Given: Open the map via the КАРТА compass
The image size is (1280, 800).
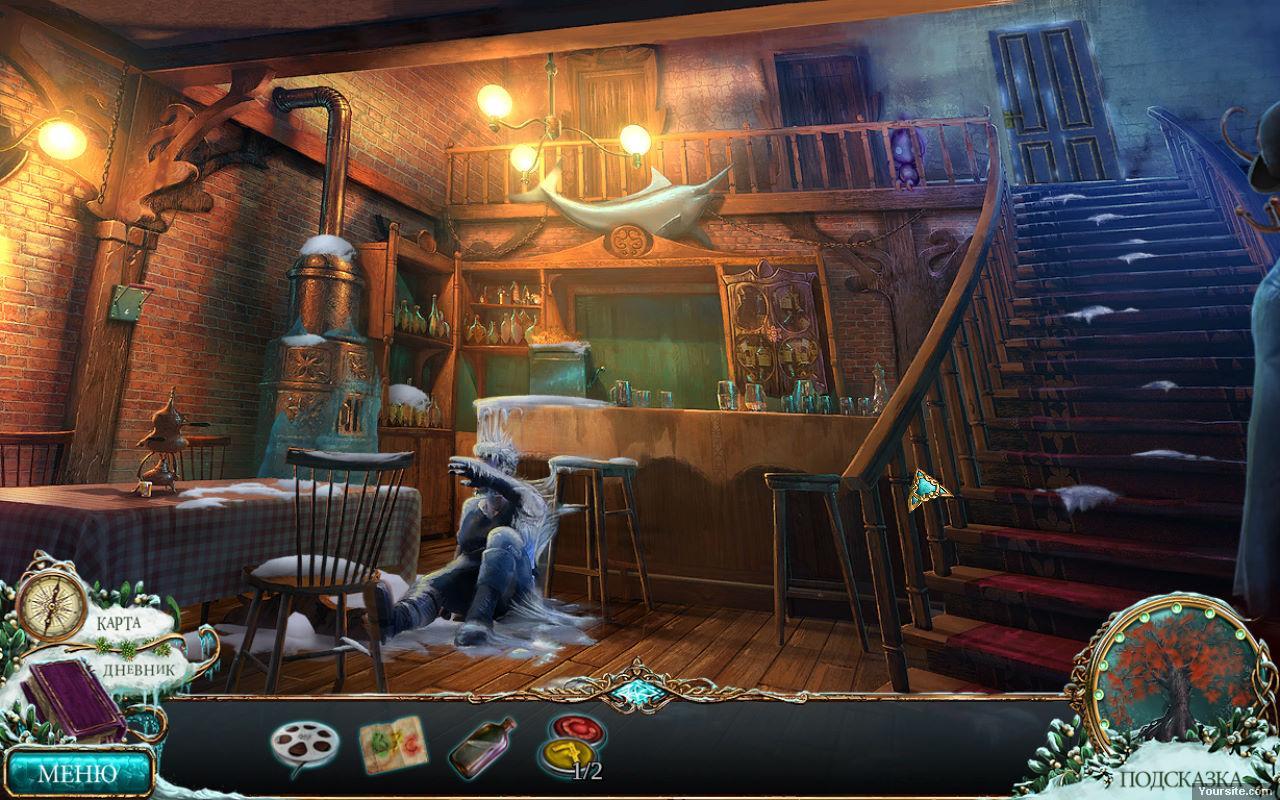Looking at the screenshot, I should pos(52,607).
